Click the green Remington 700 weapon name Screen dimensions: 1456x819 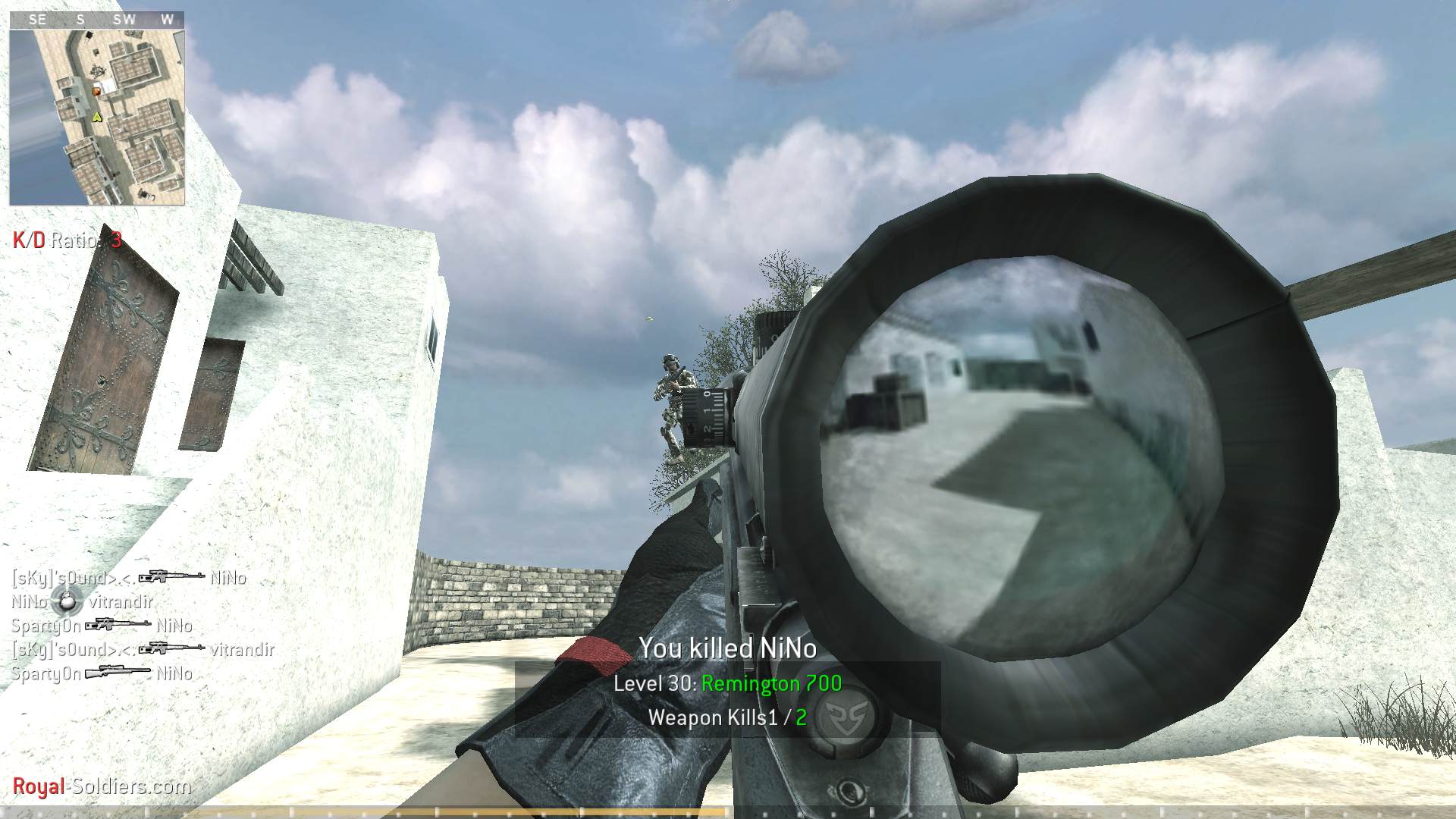click(770, 683)
